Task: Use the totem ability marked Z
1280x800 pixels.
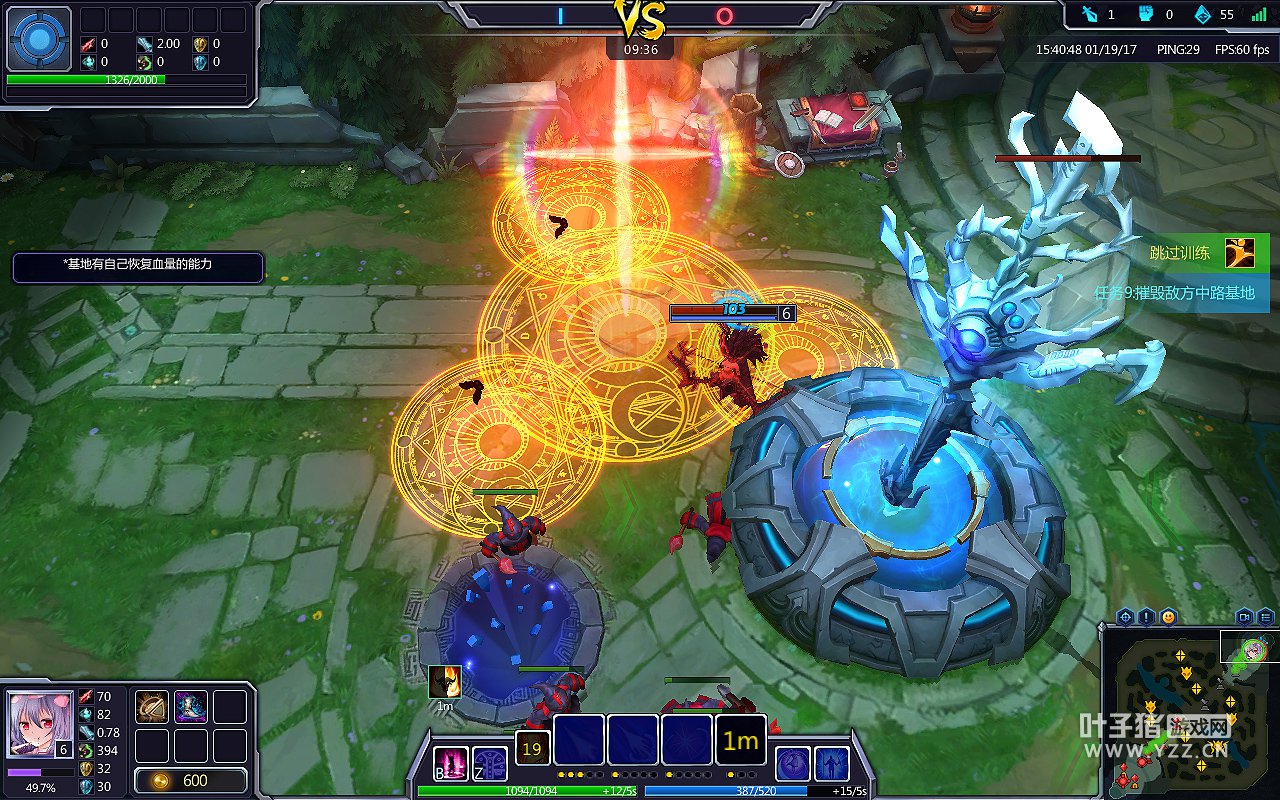Action: click(x=490, y=764)
